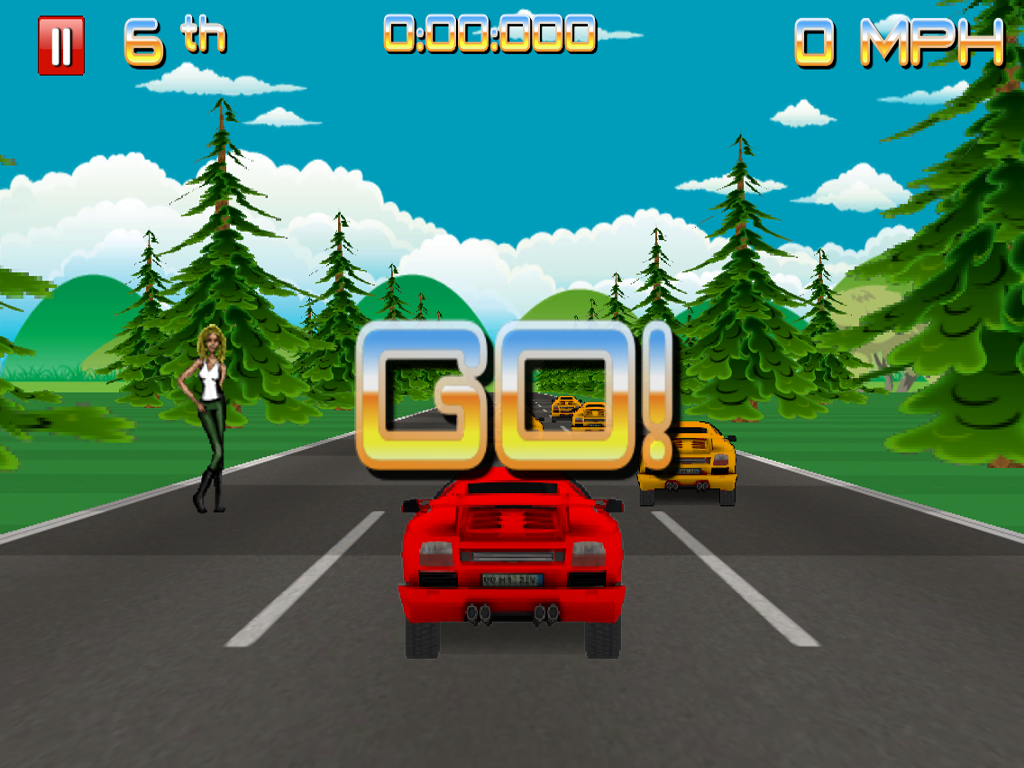
Task: Pause the race with the red button
Action: [61, 45]
